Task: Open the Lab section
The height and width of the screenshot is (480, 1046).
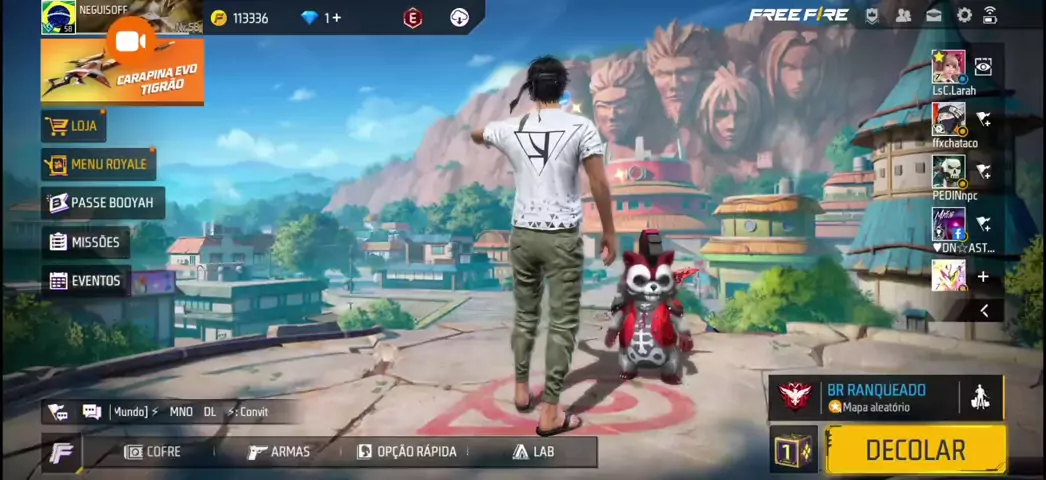Action: pos(534,452)
